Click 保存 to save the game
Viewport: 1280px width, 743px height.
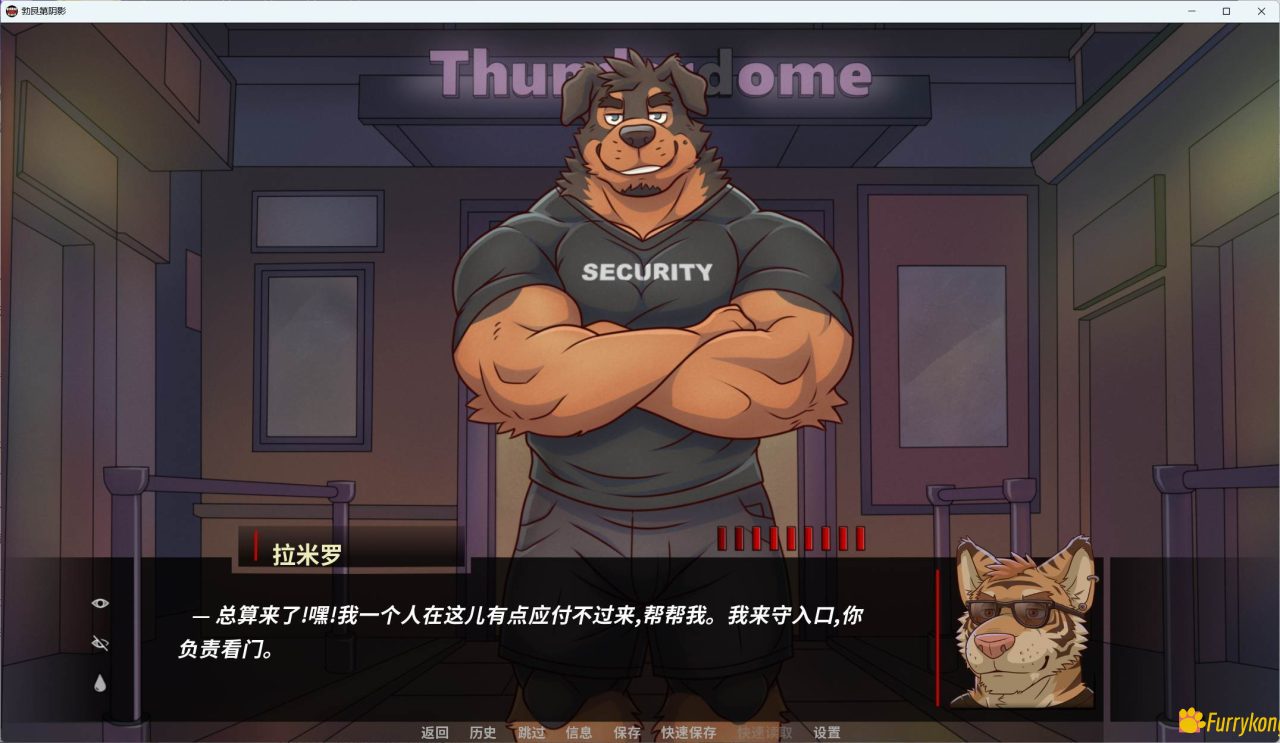(626, 733)
